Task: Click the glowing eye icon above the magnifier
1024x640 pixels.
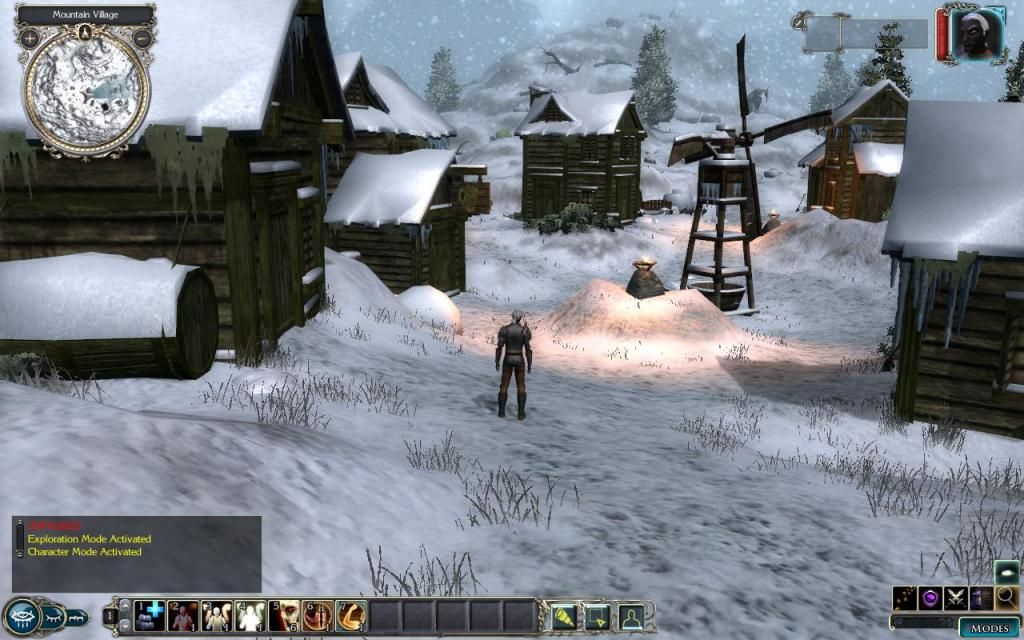Action: 1006,572
